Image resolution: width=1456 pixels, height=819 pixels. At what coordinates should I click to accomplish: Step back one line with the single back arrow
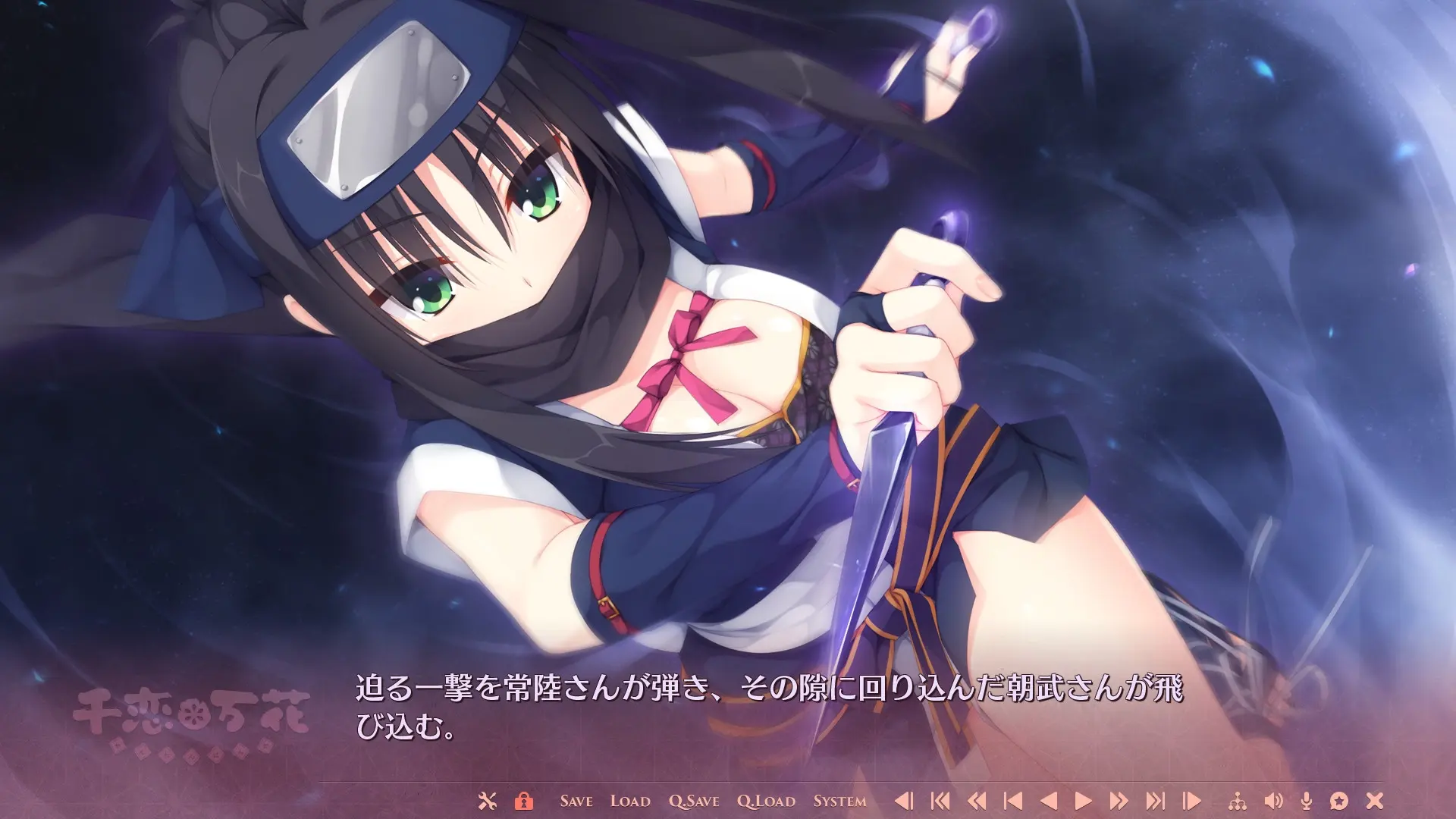(x=1049, y=800)
